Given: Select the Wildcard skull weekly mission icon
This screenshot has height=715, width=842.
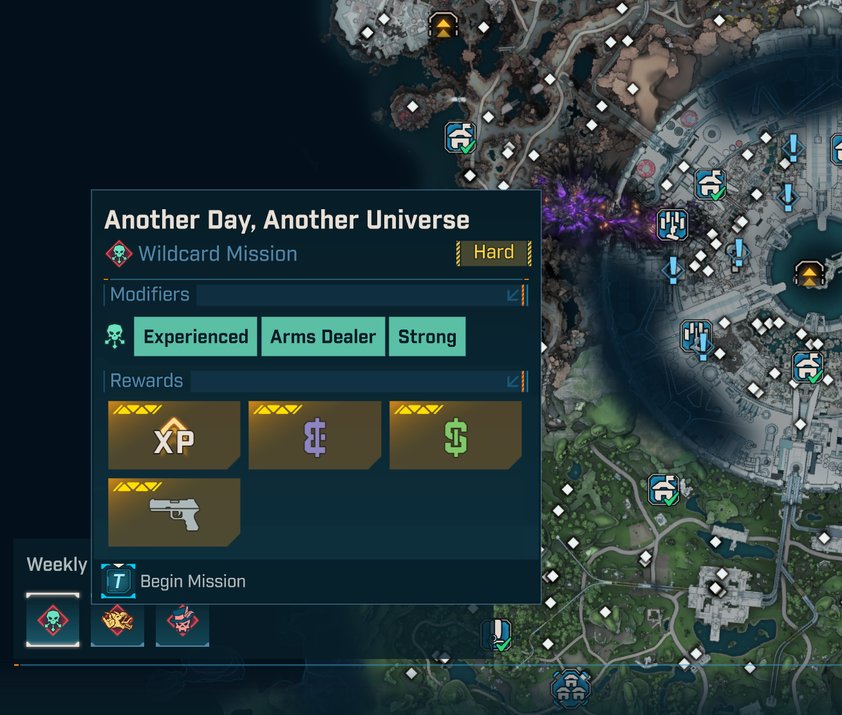Looking at the screenshot, I should (x=52, y=620).
